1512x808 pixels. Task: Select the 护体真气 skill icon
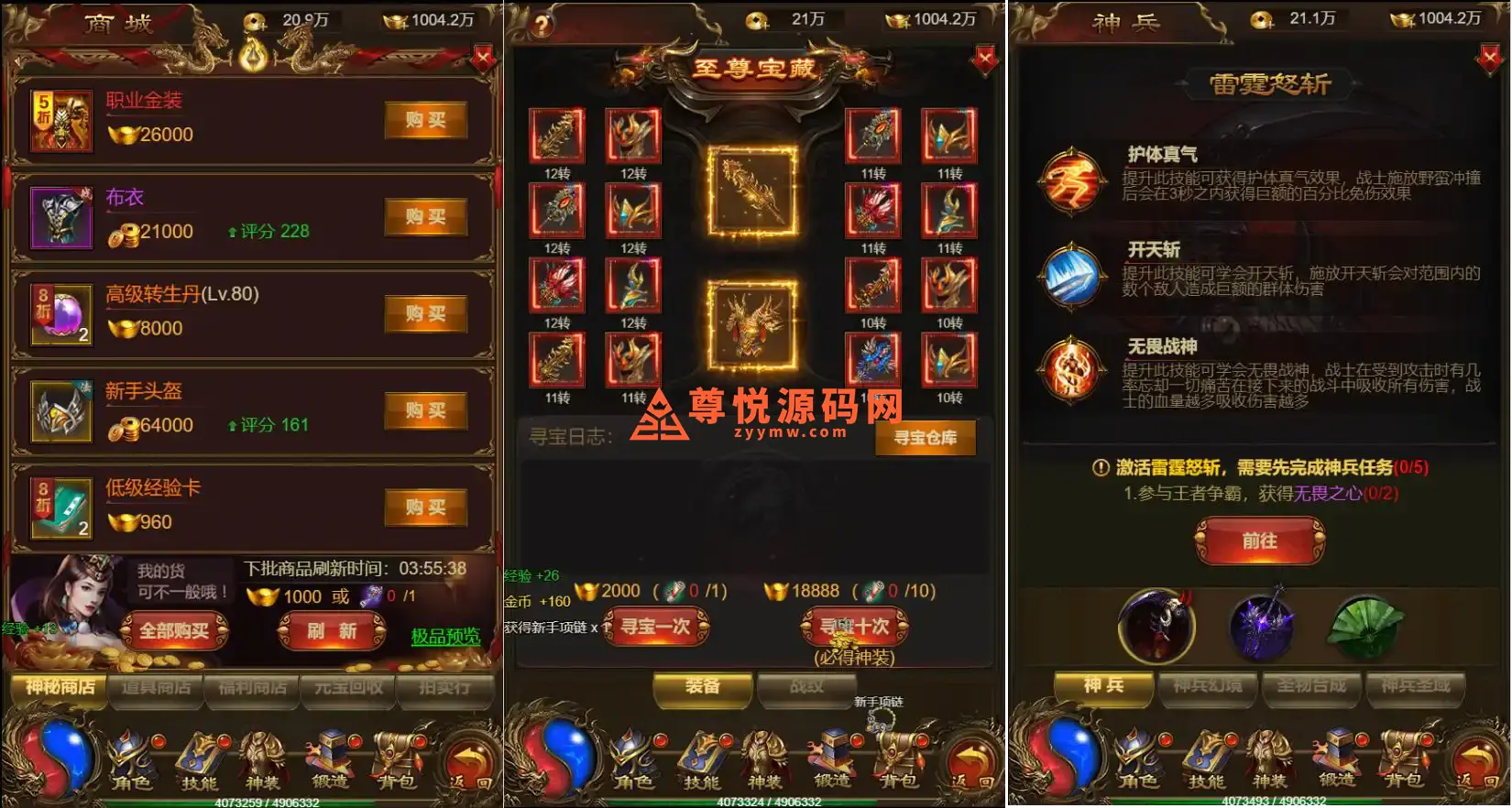[1072, 181]
